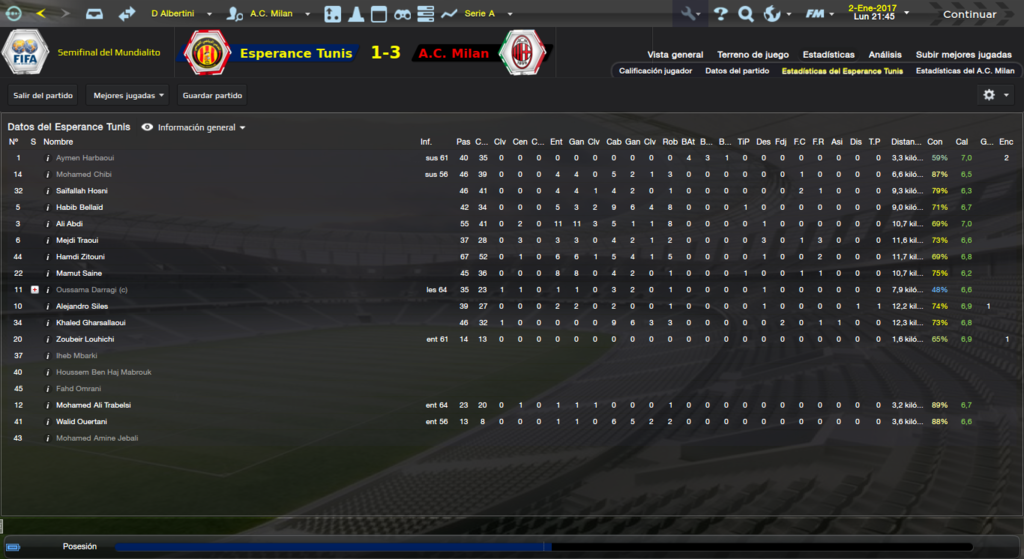The image size is (1024, 559).
Task: Select the Estadísticas tab
Action: pos(828,54)
